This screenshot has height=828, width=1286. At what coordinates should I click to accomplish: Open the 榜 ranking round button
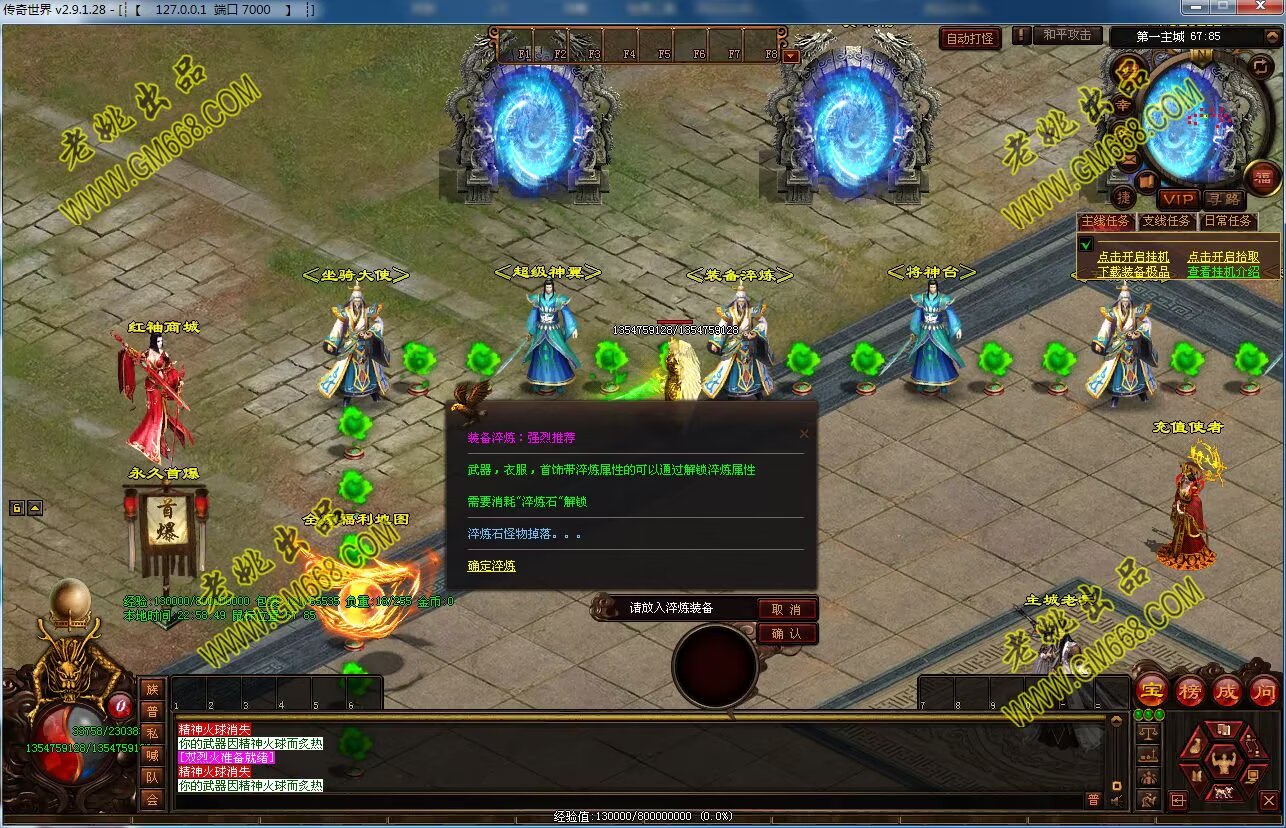(1189, 690)
